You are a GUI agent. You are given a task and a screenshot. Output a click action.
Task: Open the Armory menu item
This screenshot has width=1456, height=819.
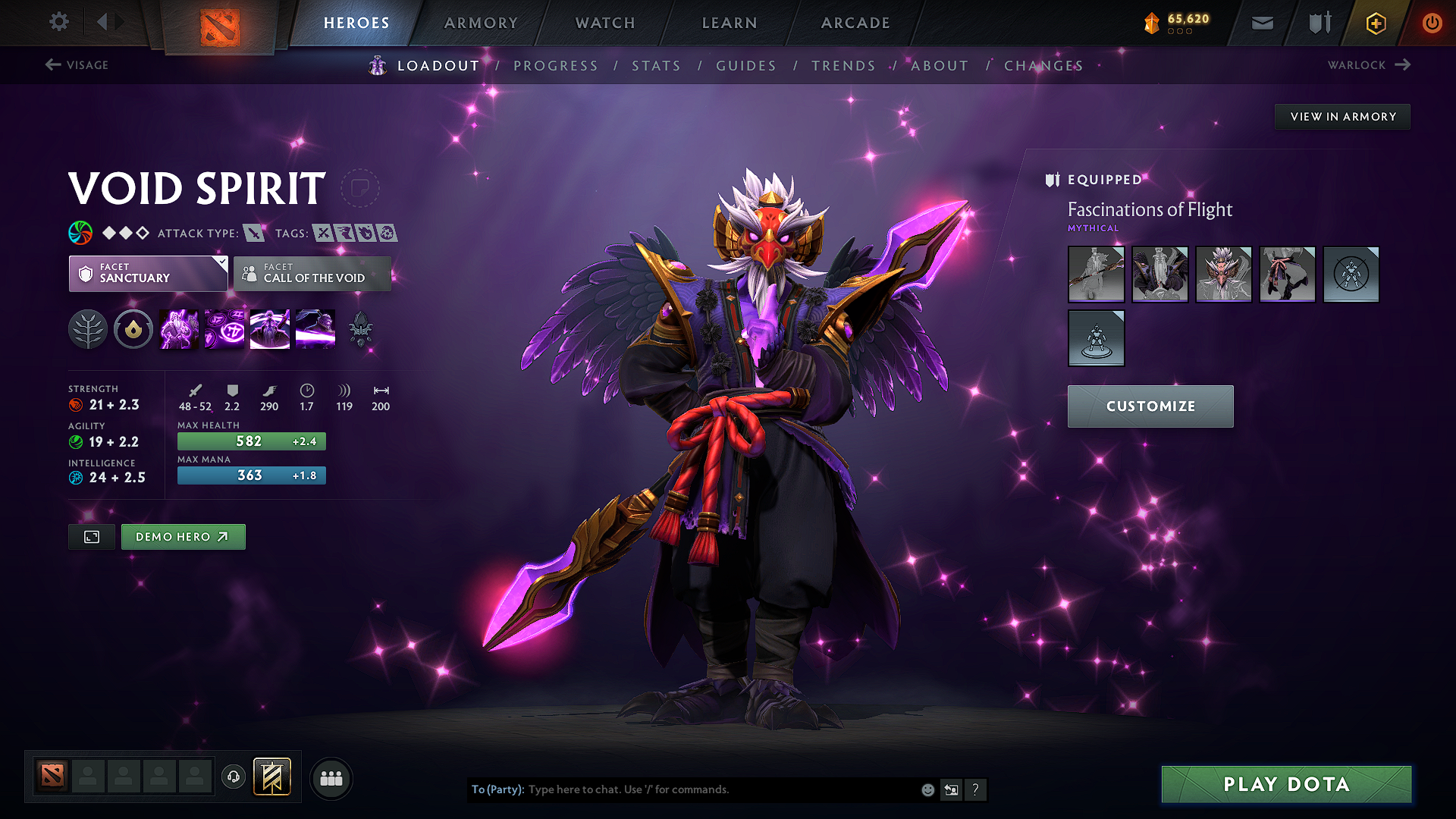(x=482, y=23)
